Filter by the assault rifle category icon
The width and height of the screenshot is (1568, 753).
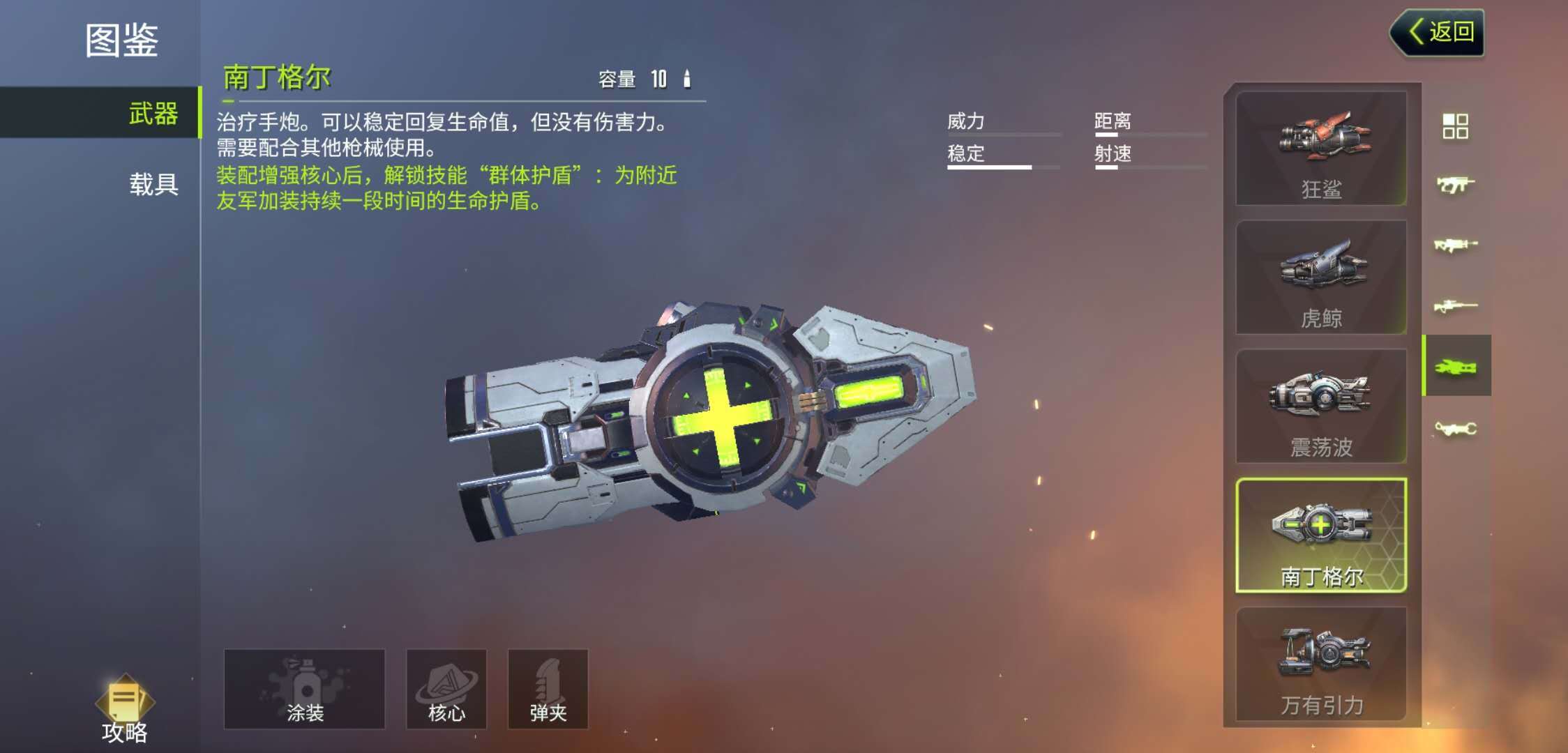pos(1456,245)
